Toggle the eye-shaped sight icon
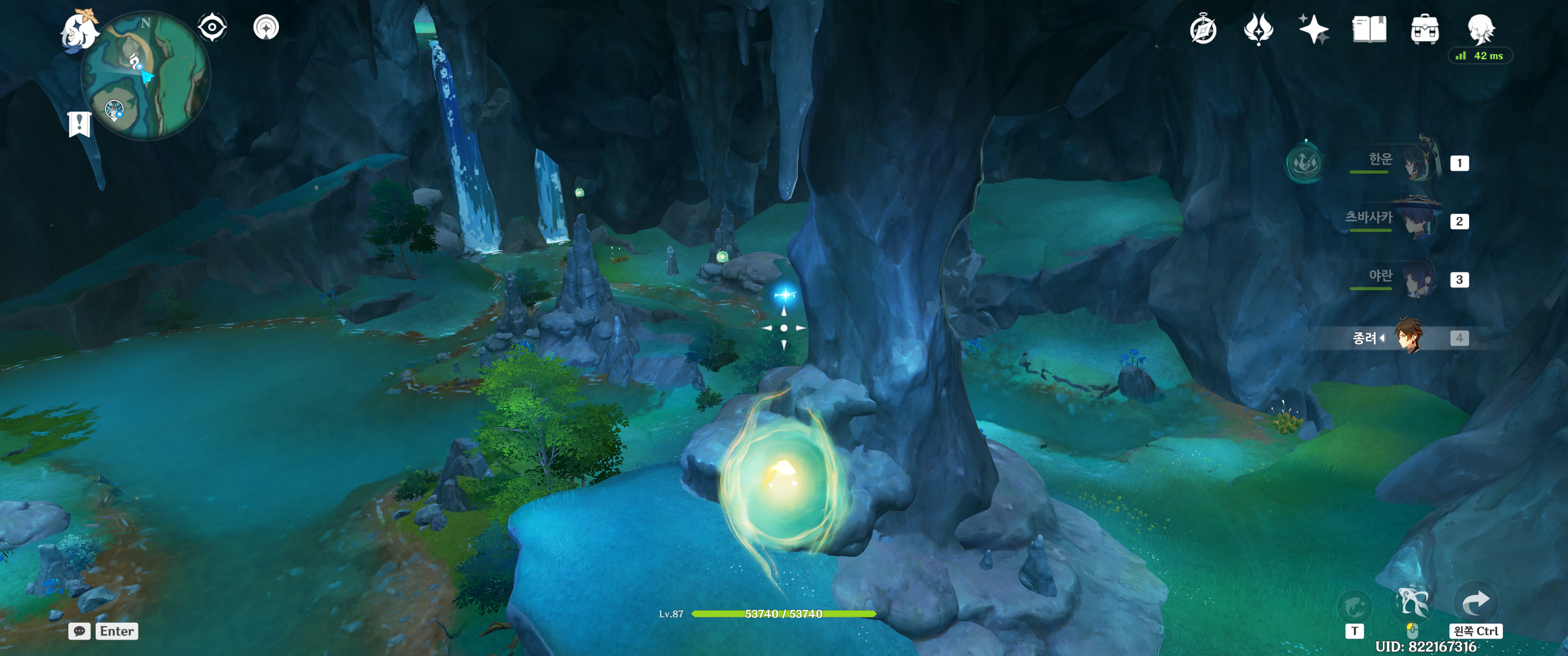The height and width of the screenshot is (656, 1568). pyautogui.click(x=212, y=27)
